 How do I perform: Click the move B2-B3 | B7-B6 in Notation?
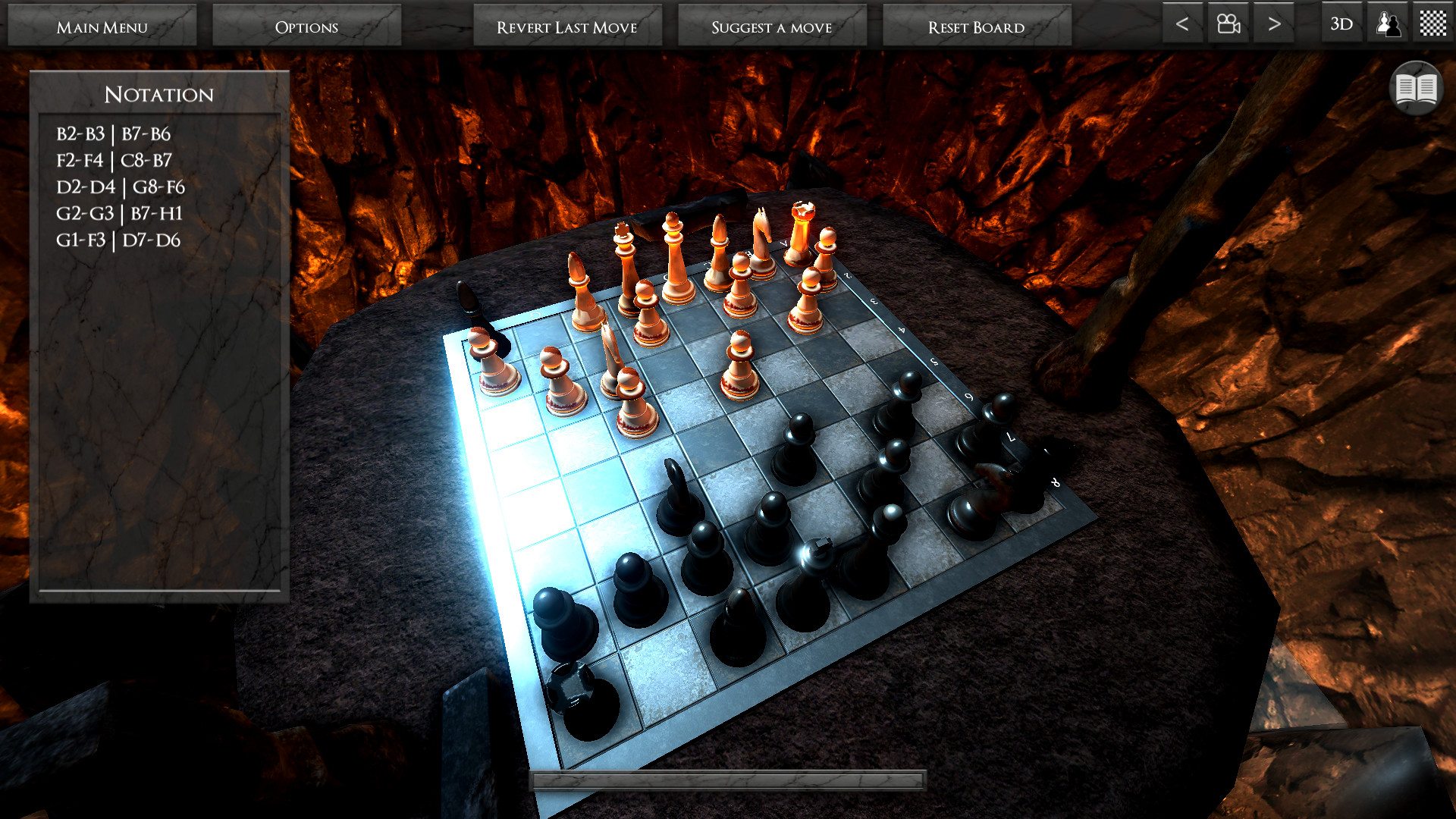112,135
